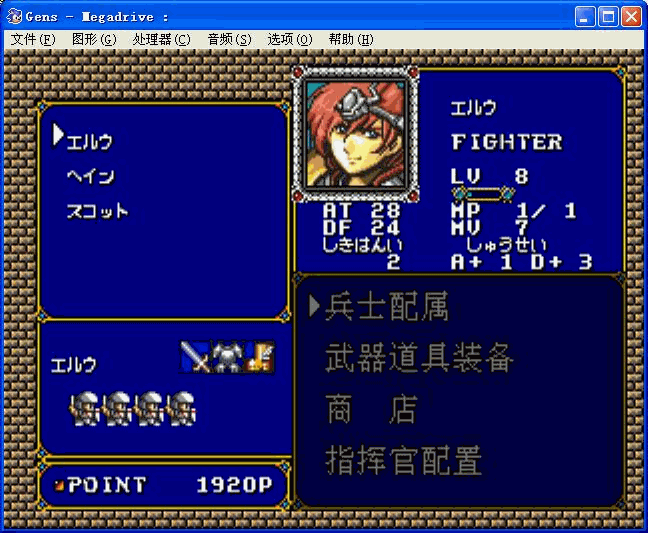Select the armor equipment icon
The width and height of the screenshot is (648, 533).
[228, 357]
